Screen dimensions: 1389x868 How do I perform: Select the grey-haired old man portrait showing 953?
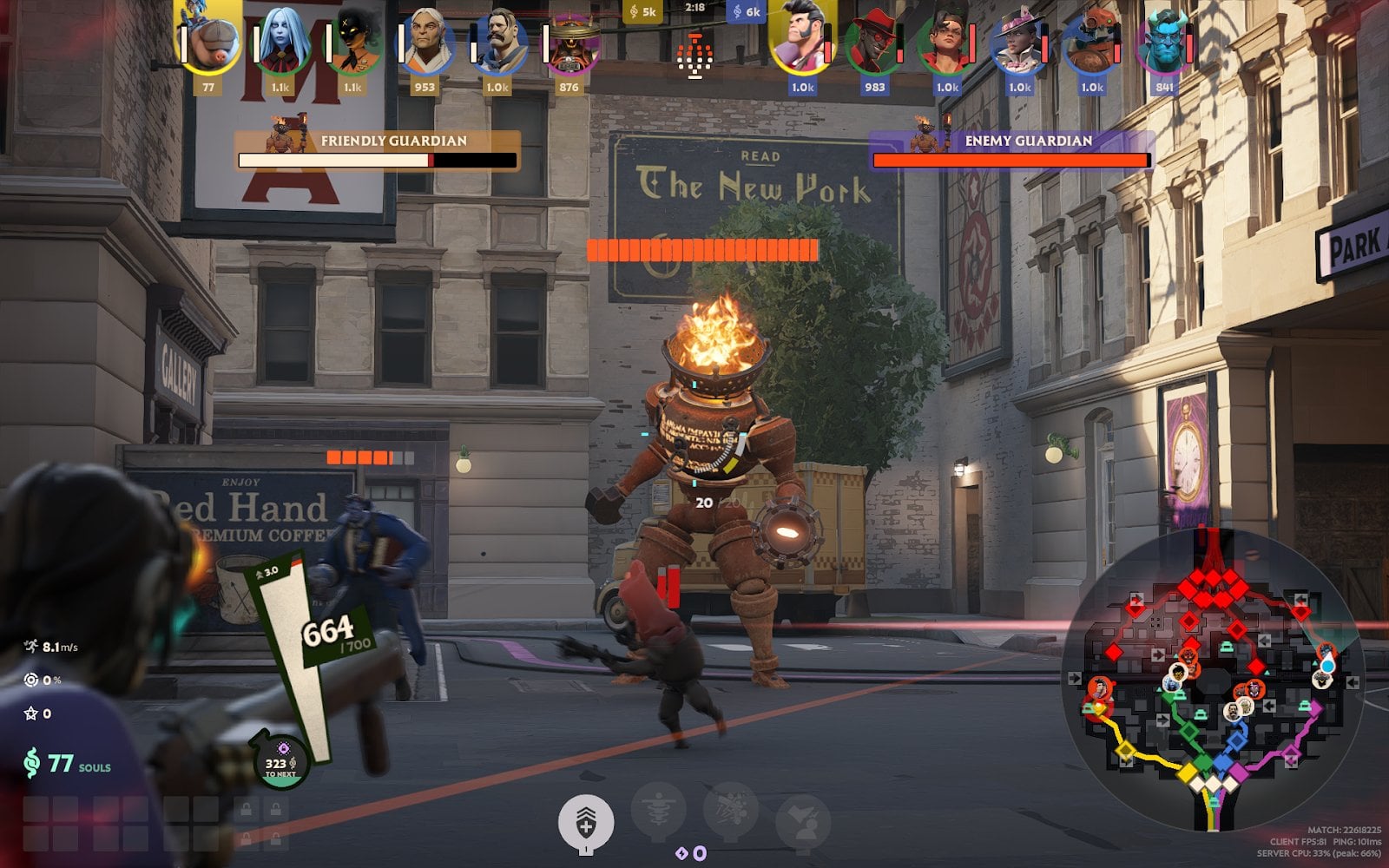click(425, 42)
